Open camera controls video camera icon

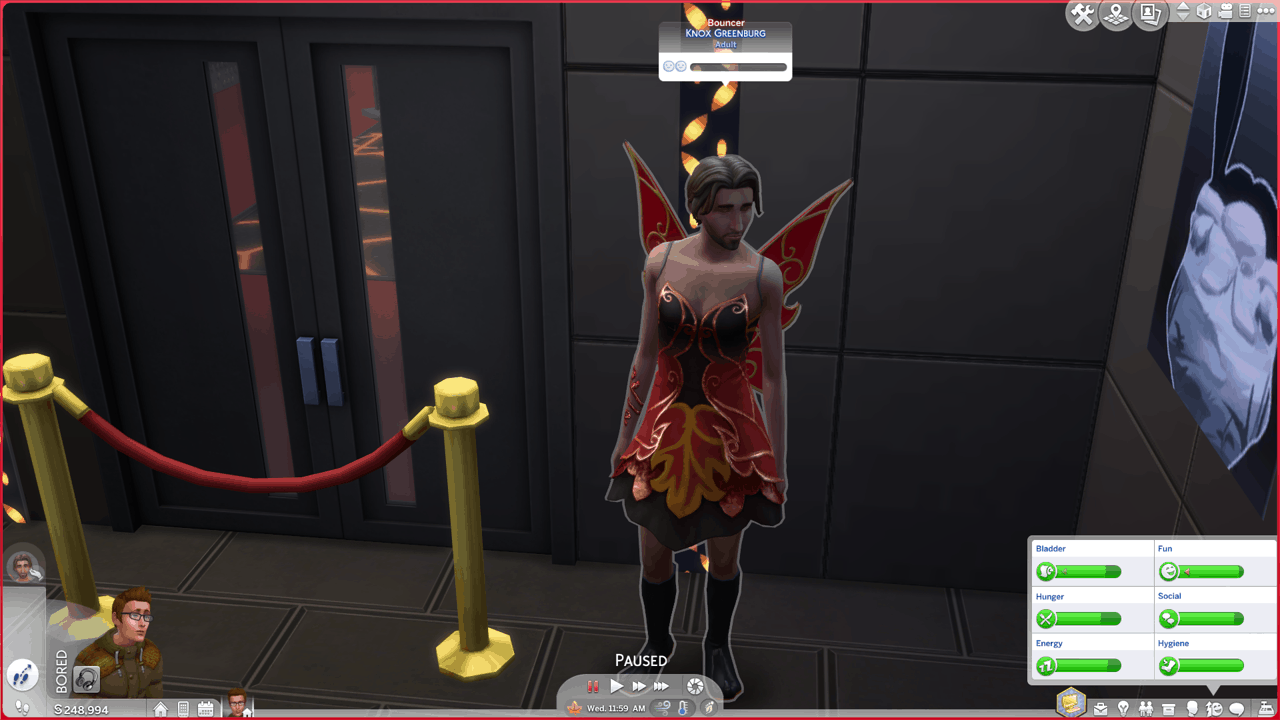[x=1225, y=12]
